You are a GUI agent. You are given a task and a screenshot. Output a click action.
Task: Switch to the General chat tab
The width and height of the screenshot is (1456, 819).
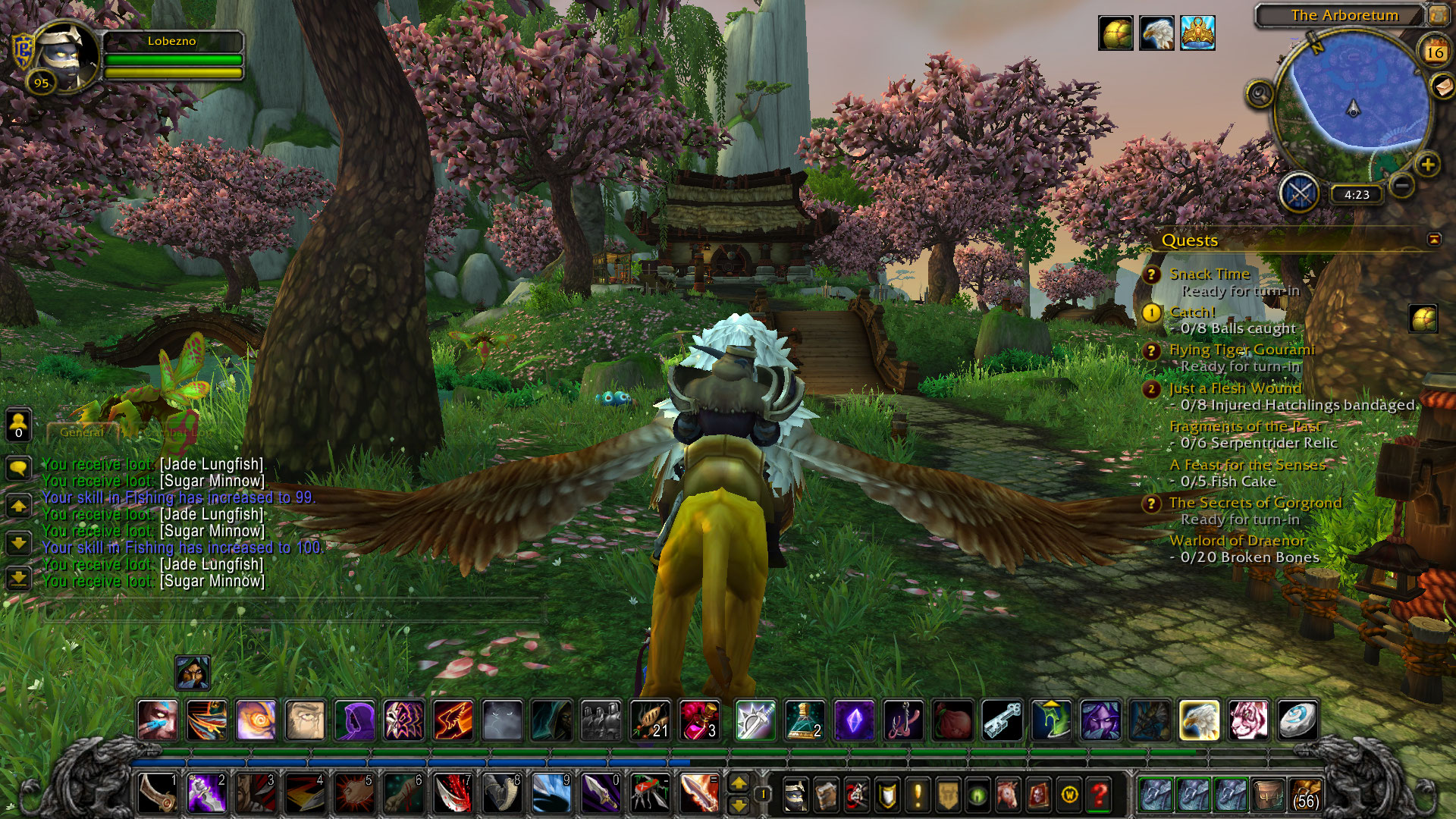82,432
